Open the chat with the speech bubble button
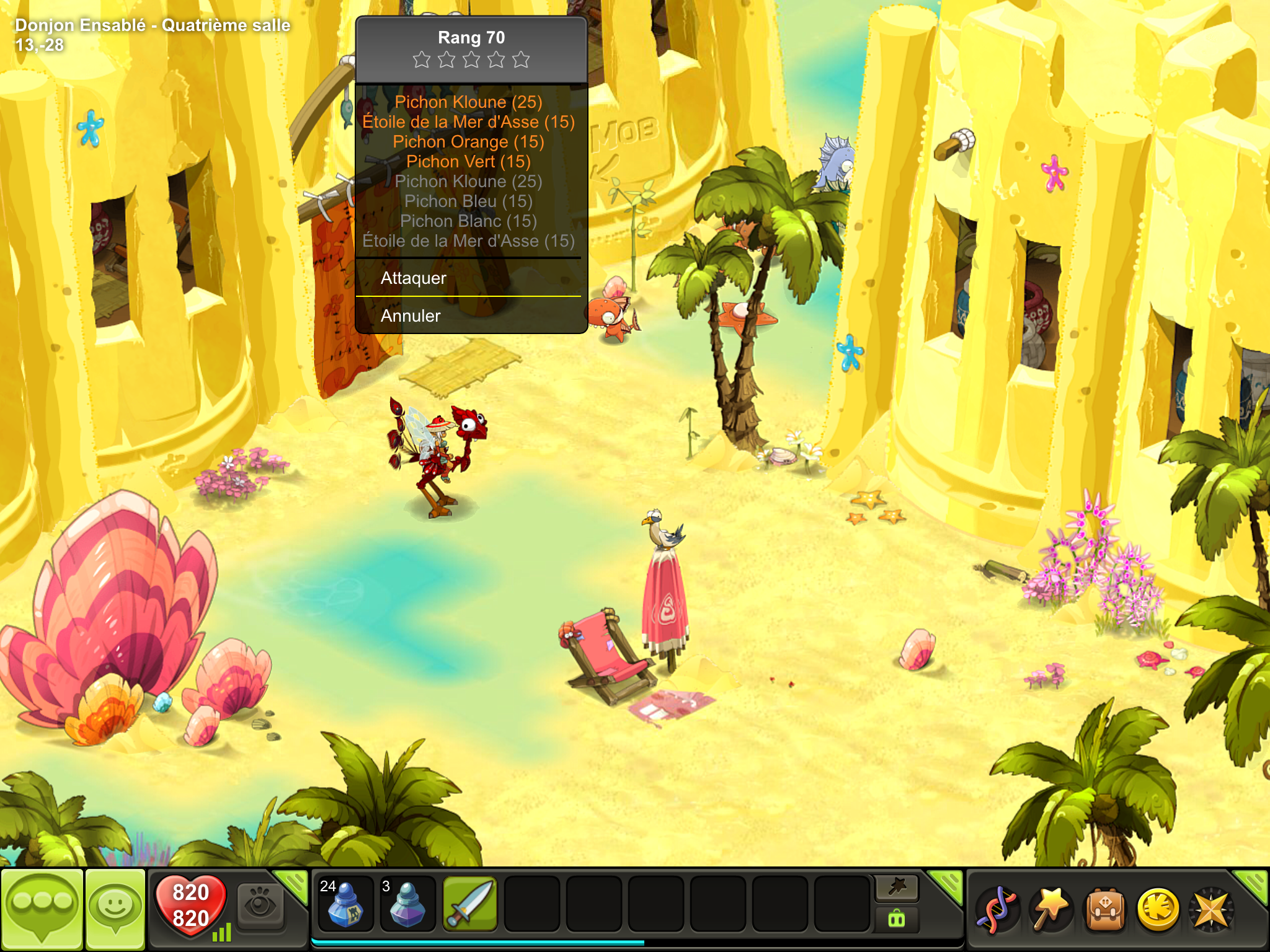This screenshot has width=1270, height=952. (x=42, y=909)
